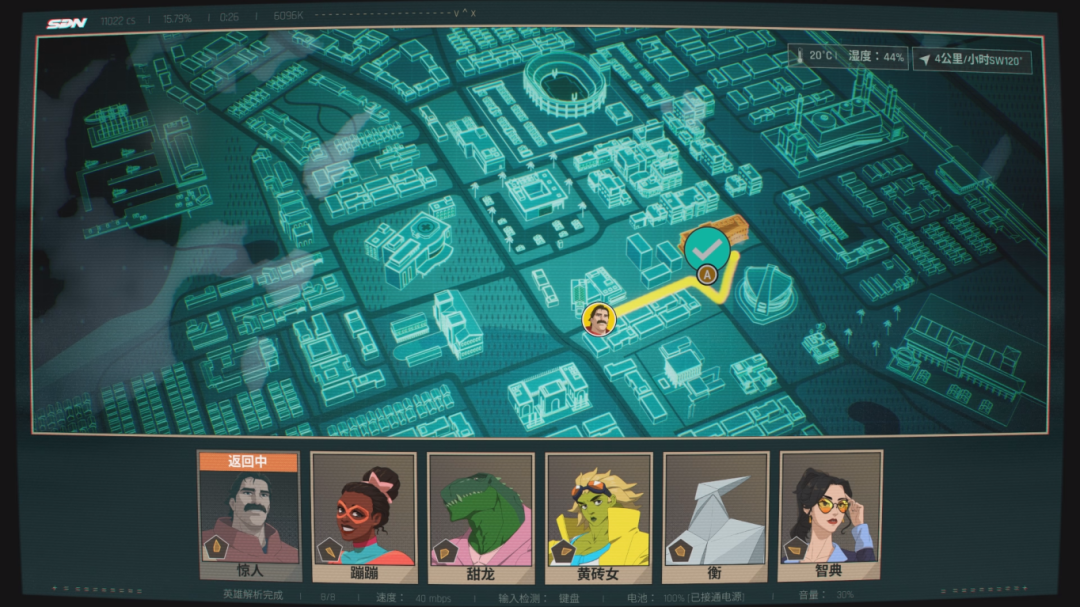The width and height of the screenshot is (1080, 607).
Task: Choose the 蹦蹦 hero card
Action: pos(363,517)
